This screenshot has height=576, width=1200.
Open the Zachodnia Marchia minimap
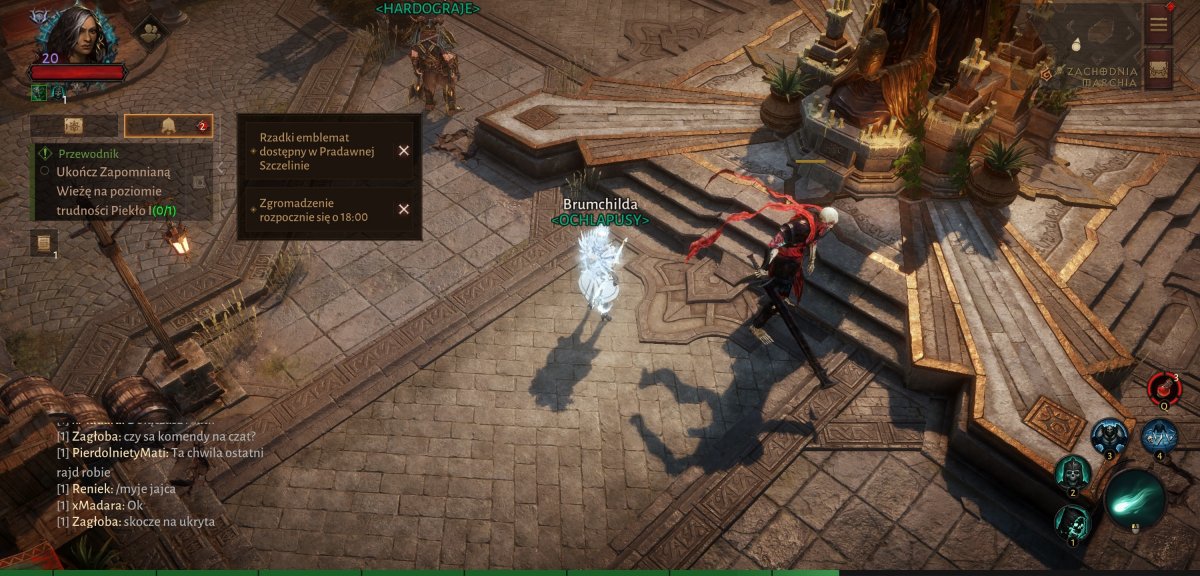coord(1096,45)
